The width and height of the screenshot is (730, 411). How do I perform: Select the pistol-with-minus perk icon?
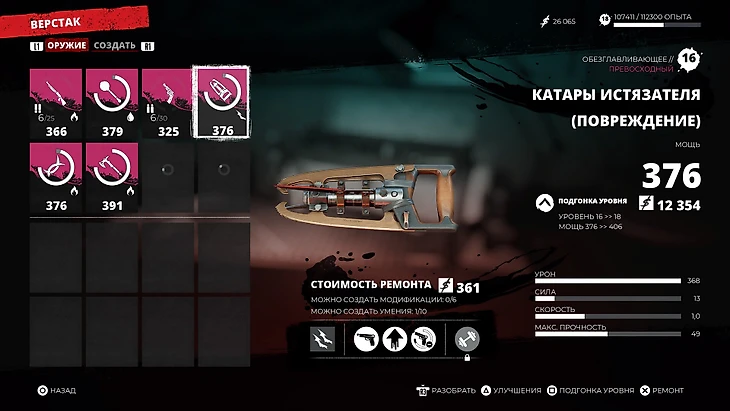point(424,339)
